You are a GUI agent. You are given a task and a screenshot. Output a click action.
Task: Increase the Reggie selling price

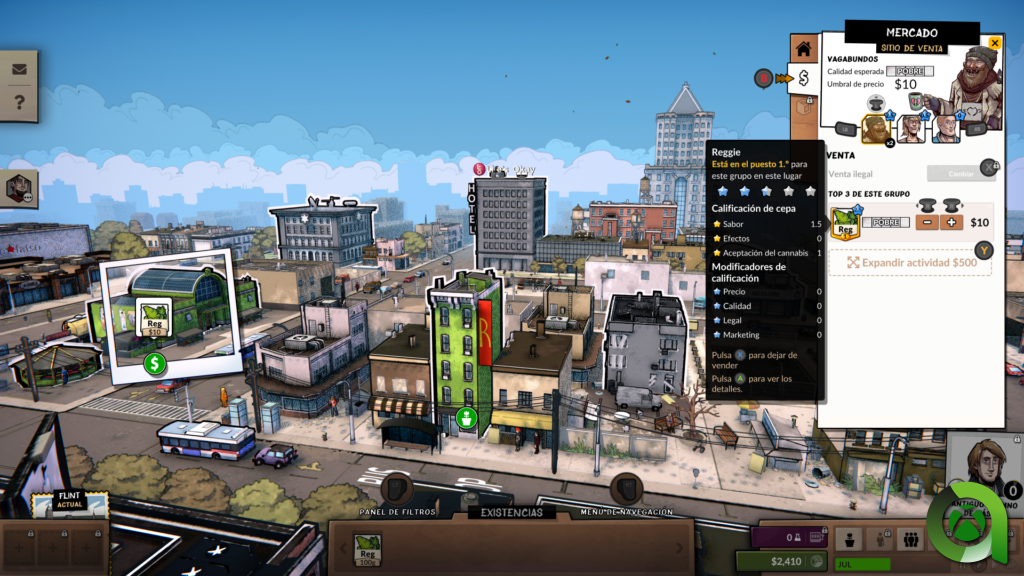pos(951,222)
